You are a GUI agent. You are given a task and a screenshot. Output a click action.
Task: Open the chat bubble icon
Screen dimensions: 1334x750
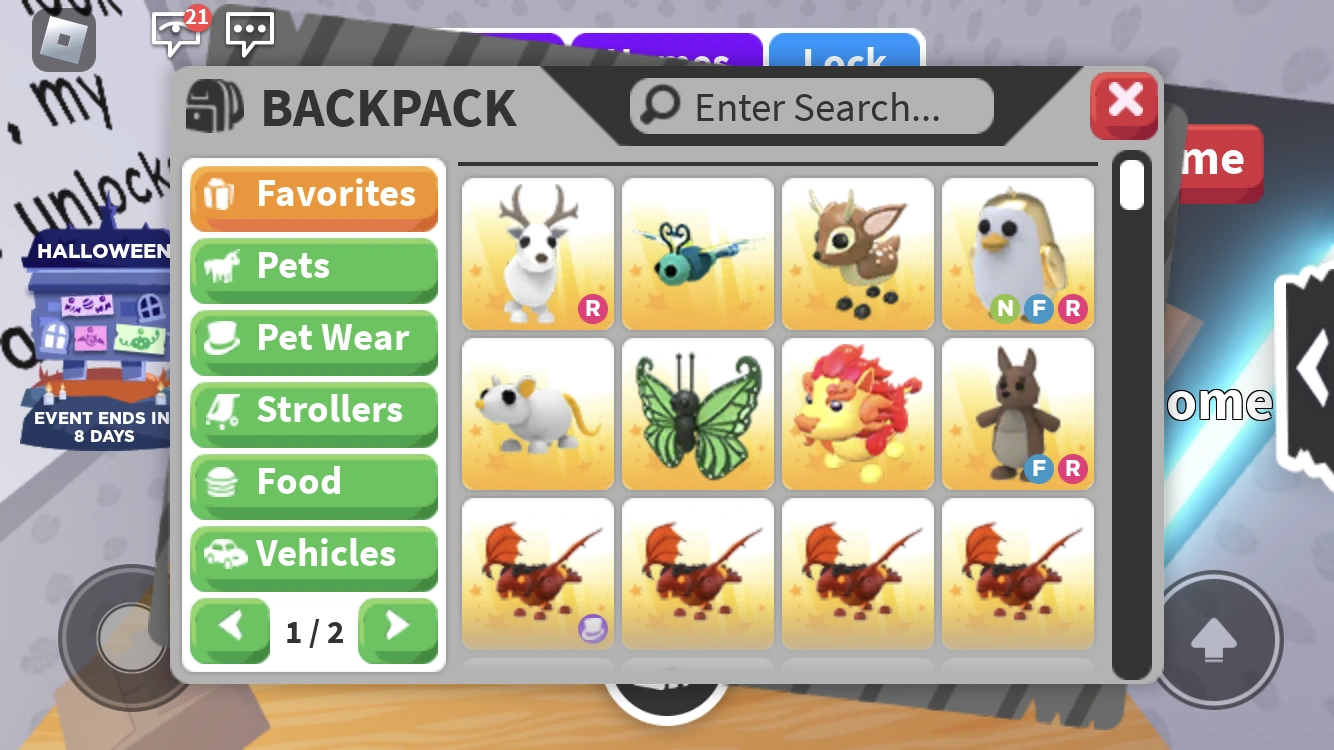point(249,33)
